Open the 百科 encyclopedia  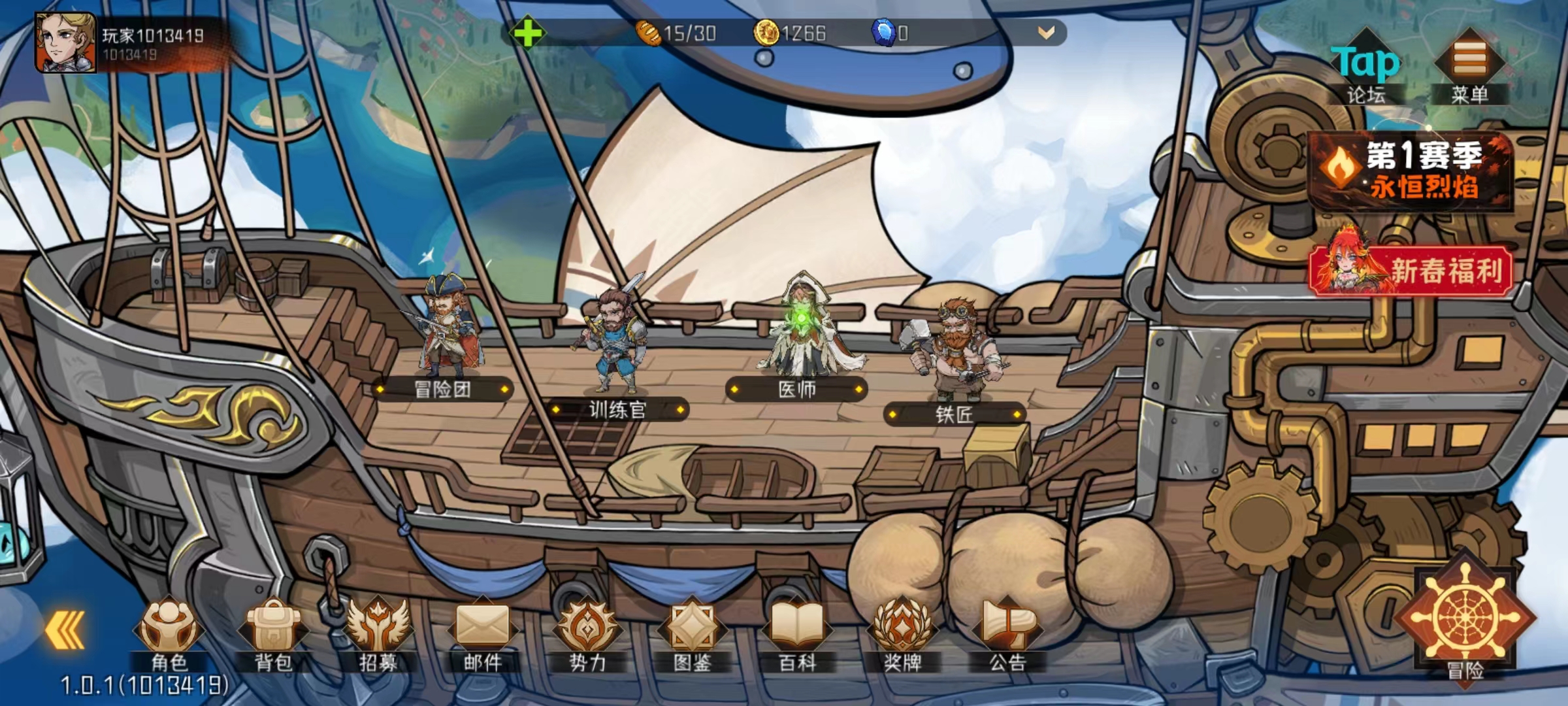797,635
